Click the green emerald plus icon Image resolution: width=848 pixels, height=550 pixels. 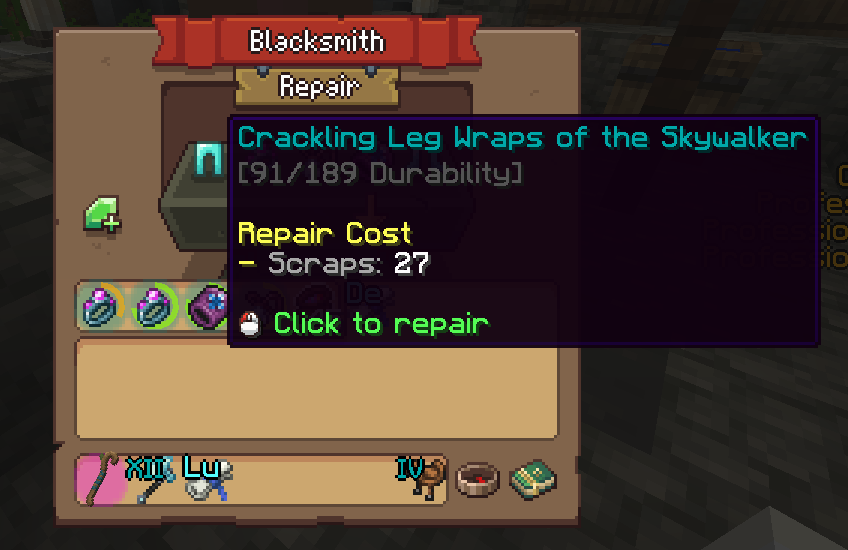coord(101,215)
